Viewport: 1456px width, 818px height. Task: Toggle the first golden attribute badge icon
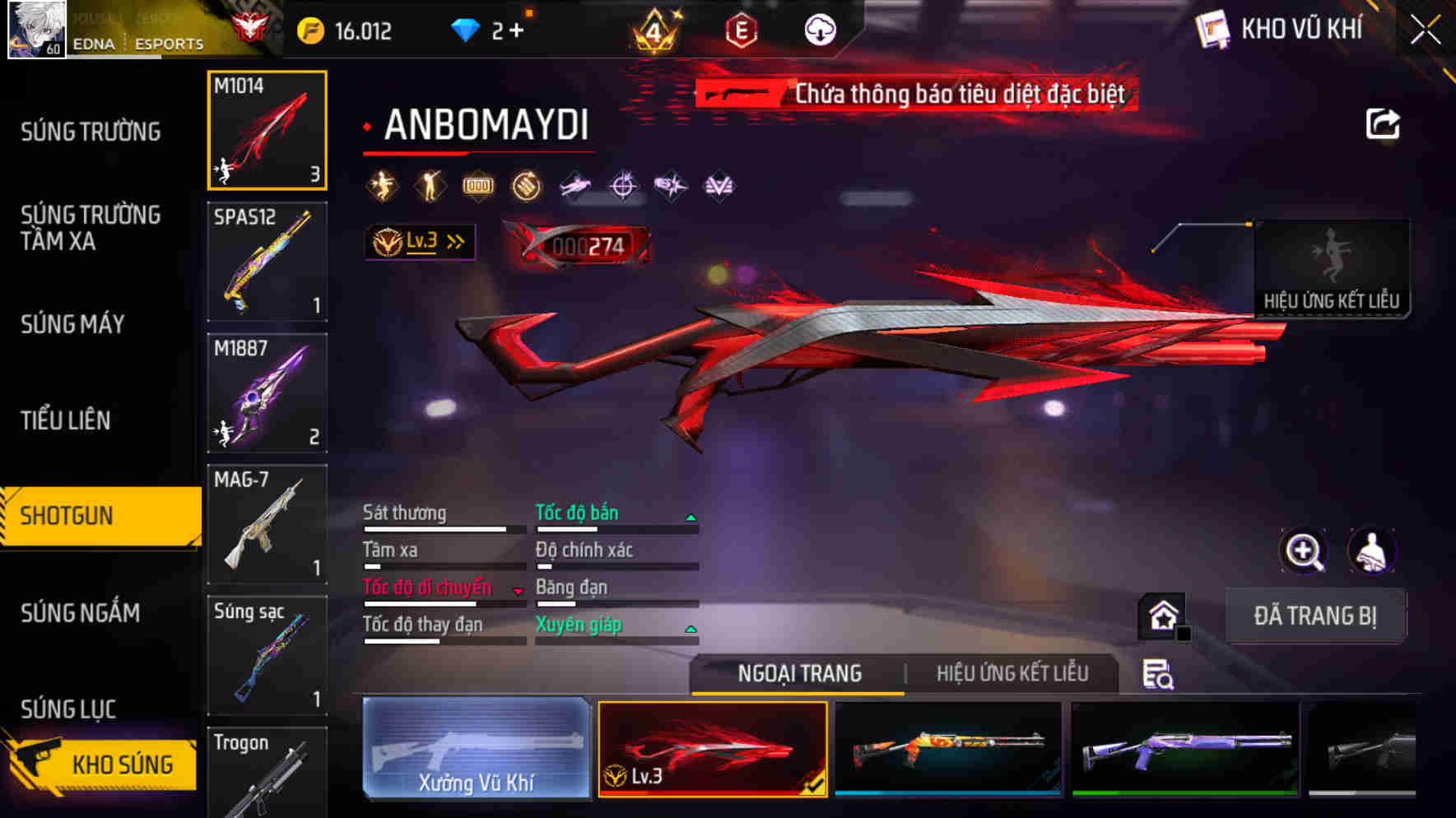click(x=380, y=185)
